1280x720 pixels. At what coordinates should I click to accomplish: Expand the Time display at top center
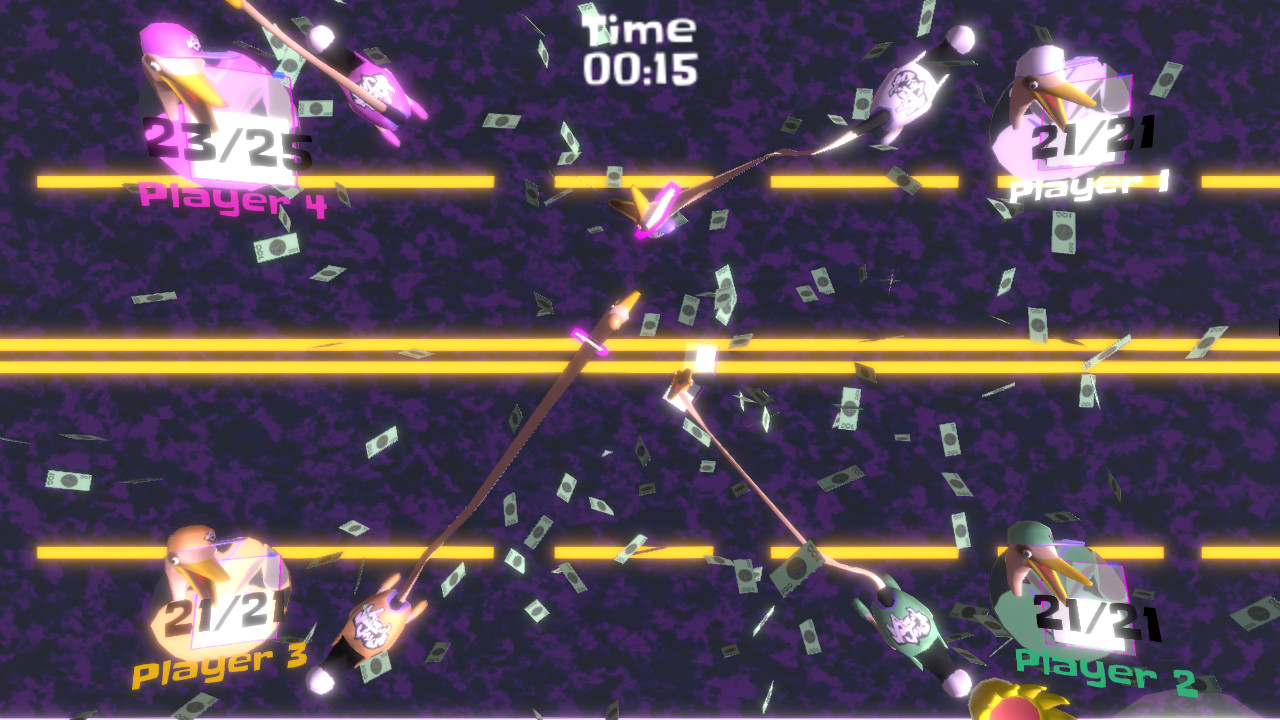click(x=640, y=28)
